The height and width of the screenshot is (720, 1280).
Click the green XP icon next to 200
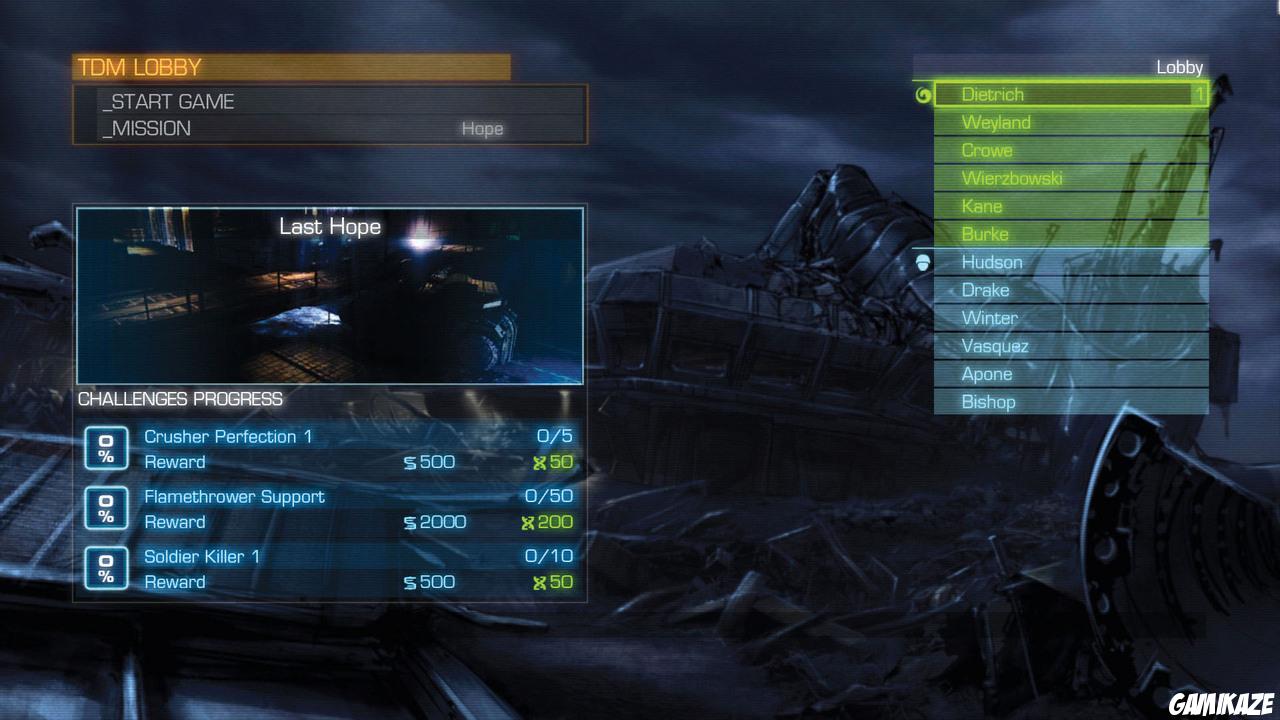531,522
